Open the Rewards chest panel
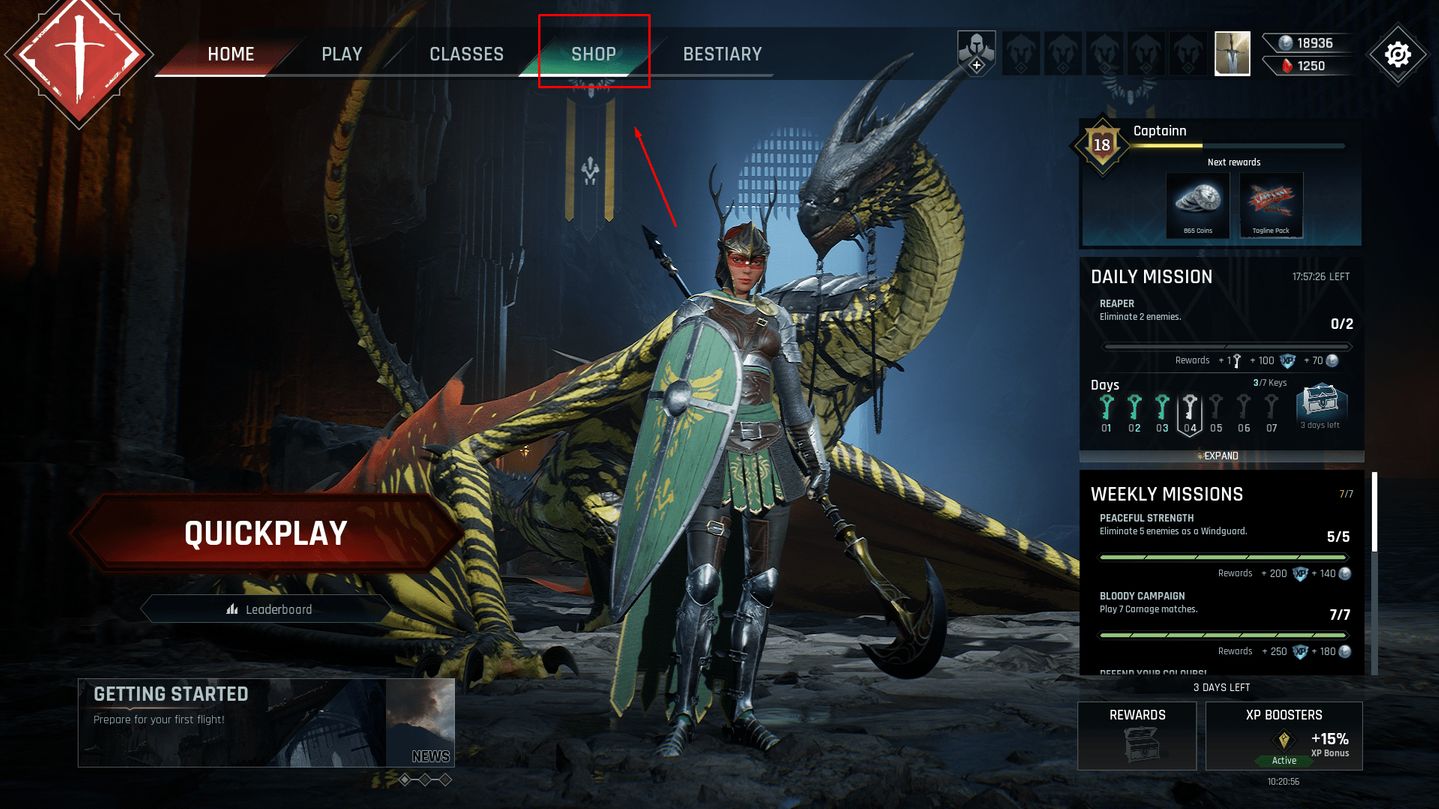The width and height of the screenshot is (1439, 809). coord(1137,735)
